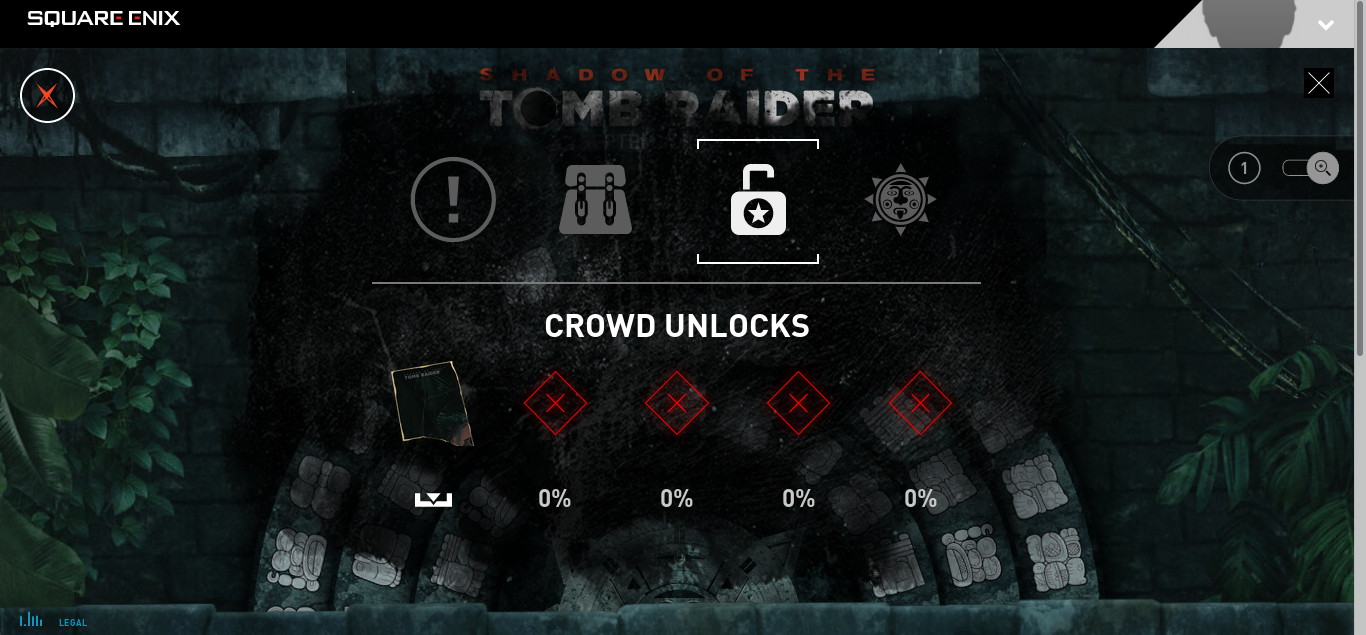This screenshot has height=635, width=1366.
Task: Select the unlocked padlock Crowd Unlocks tab
Action: pyautogui.click(x=758, y=201)
